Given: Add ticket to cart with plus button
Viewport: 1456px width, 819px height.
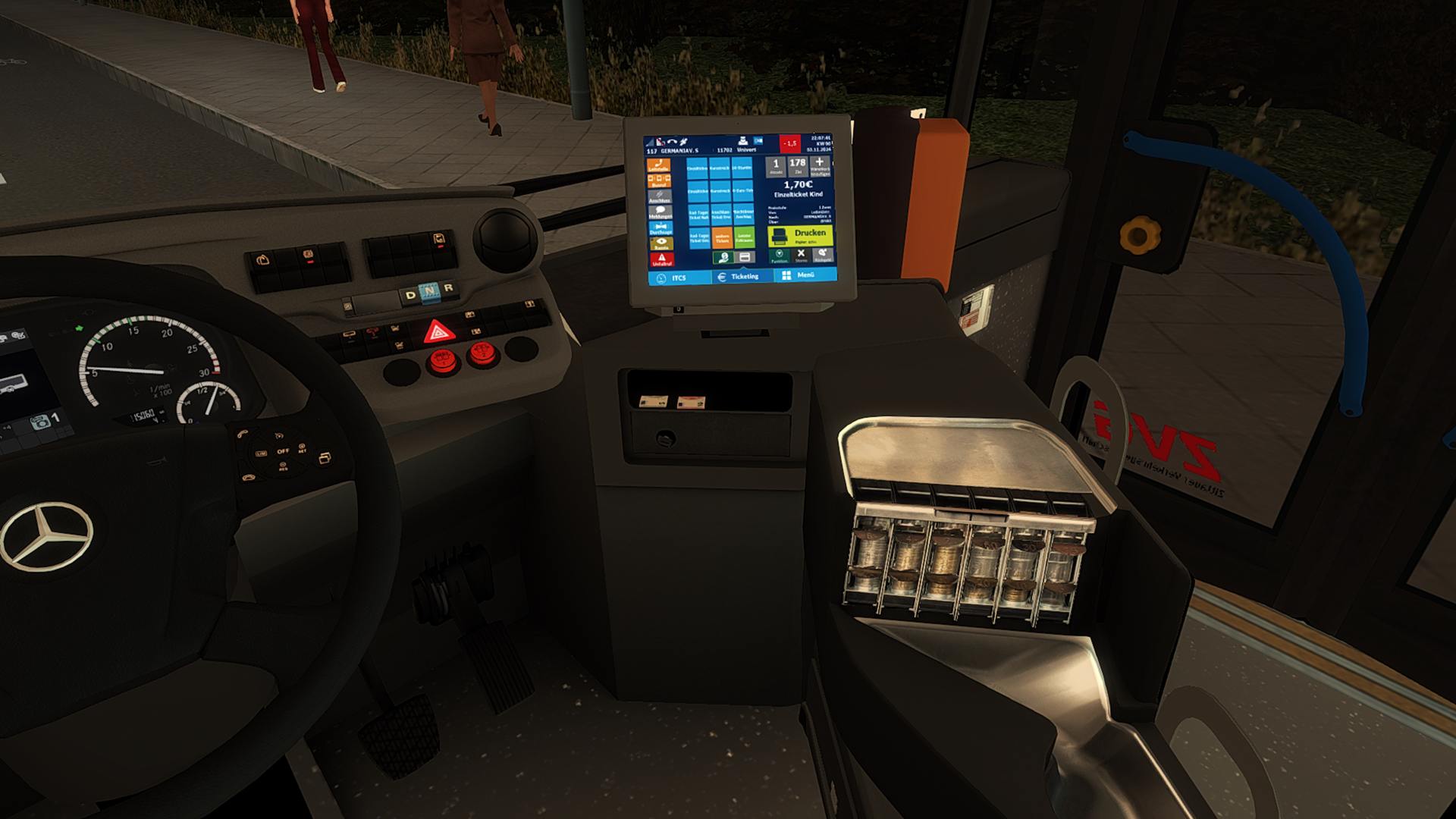Looking at the screenshot, I should pos(820,165).
